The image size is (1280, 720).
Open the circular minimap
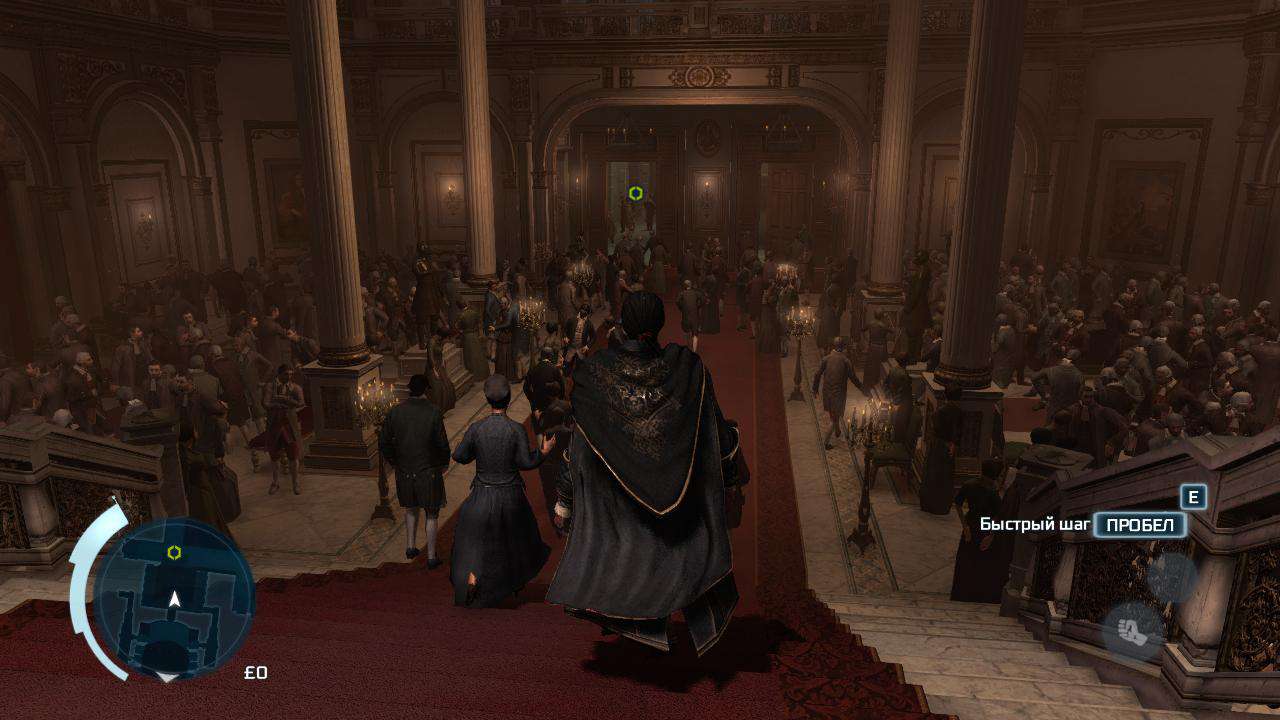coord(173,598)
